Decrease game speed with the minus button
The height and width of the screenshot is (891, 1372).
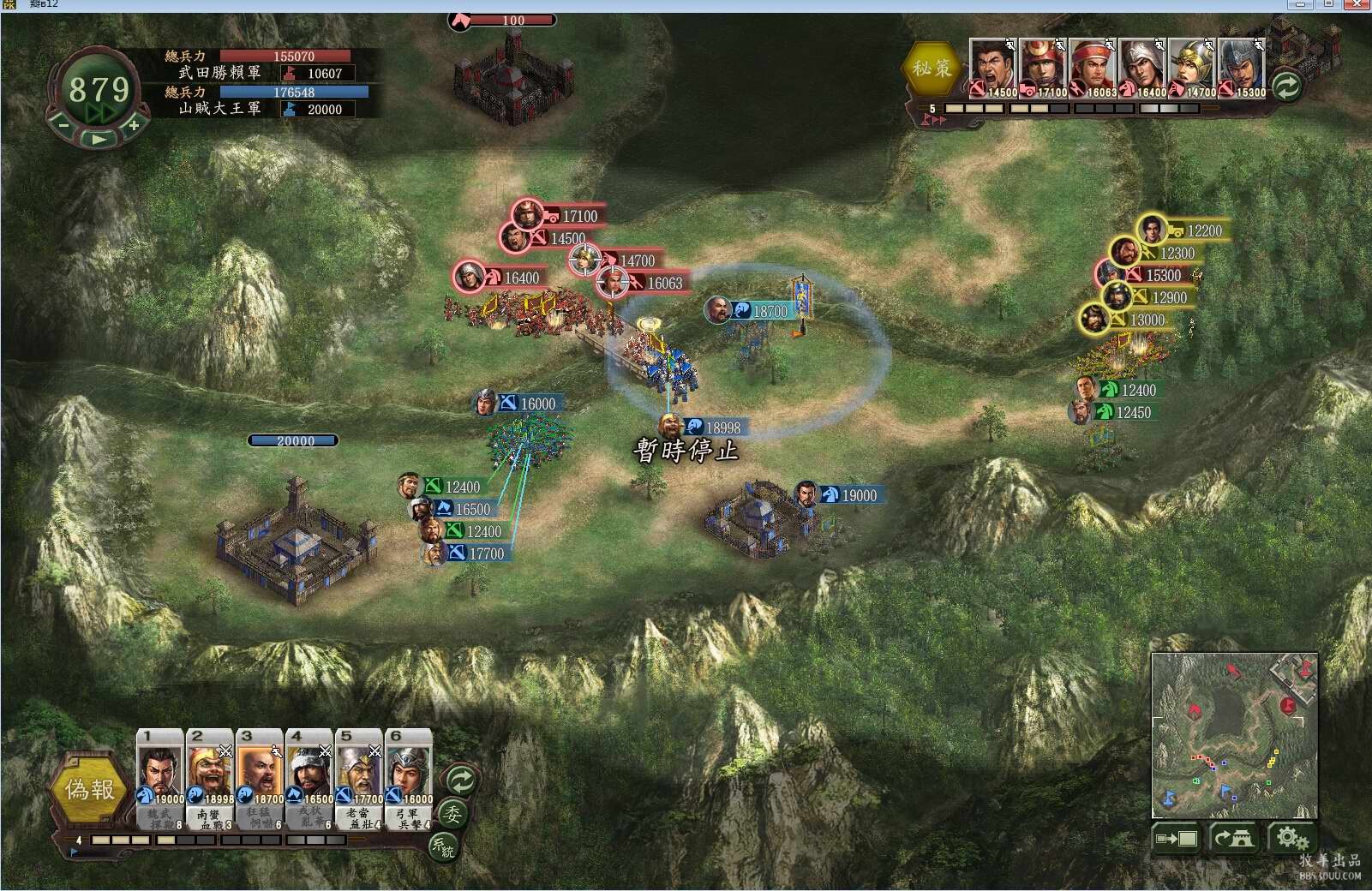(x=63, y=125)
